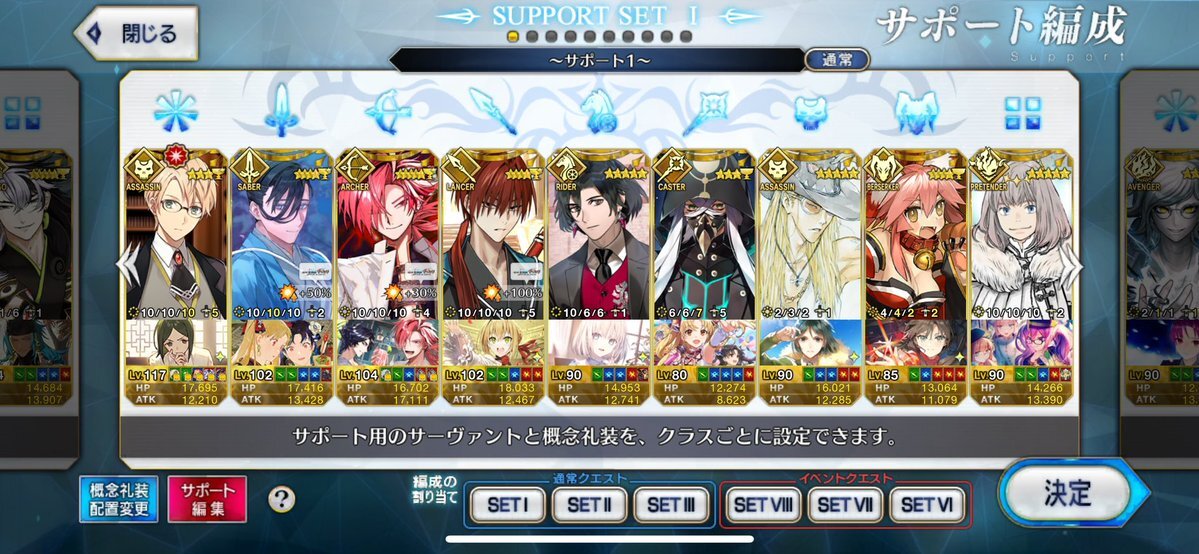Show help with the question mark icon
This screenshot has width=1199, height=554.
[x=282, y=499]
